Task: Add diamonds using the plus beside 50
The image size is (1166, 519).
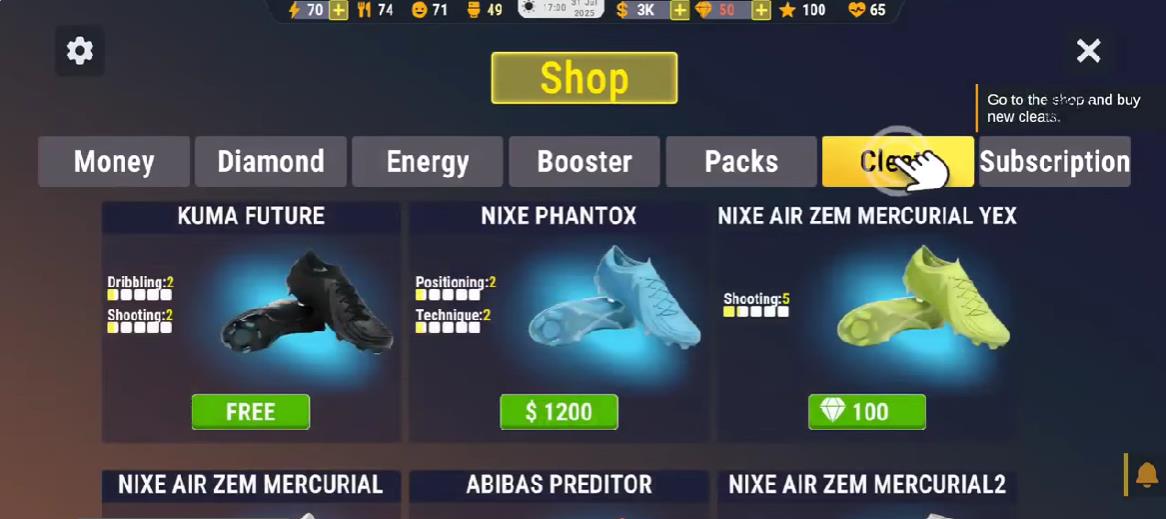Action: click(761, 10)
